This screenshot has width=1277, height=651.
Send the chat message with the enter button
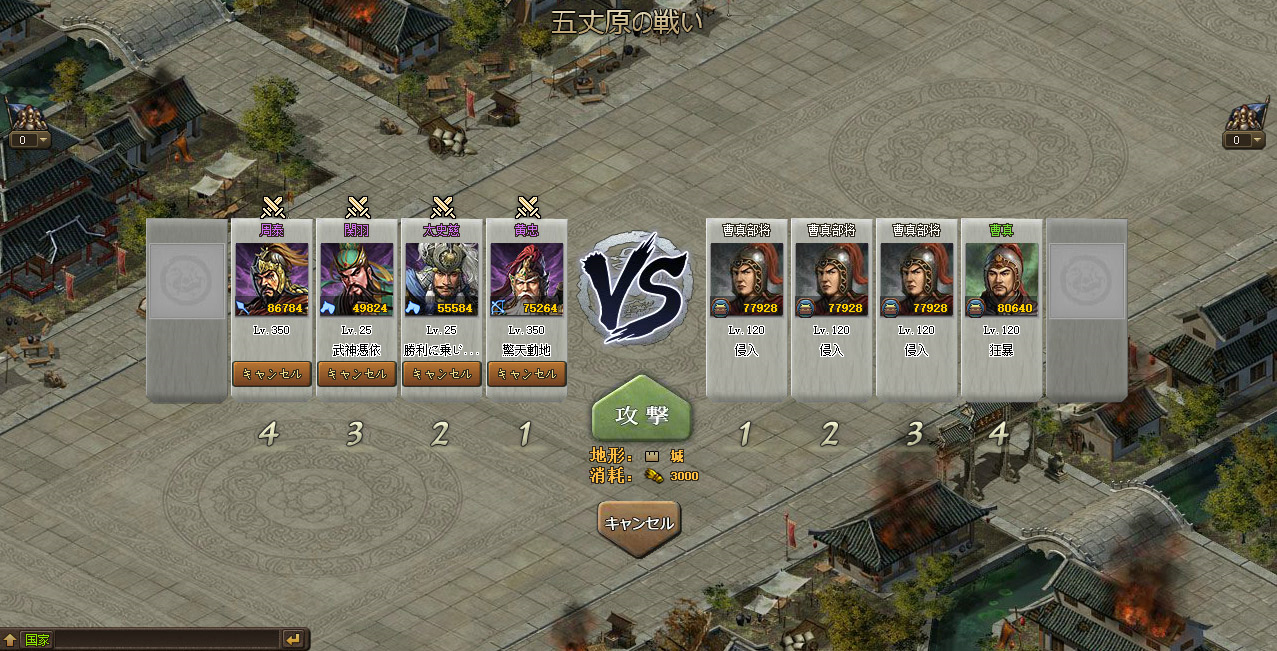point(293,639)
